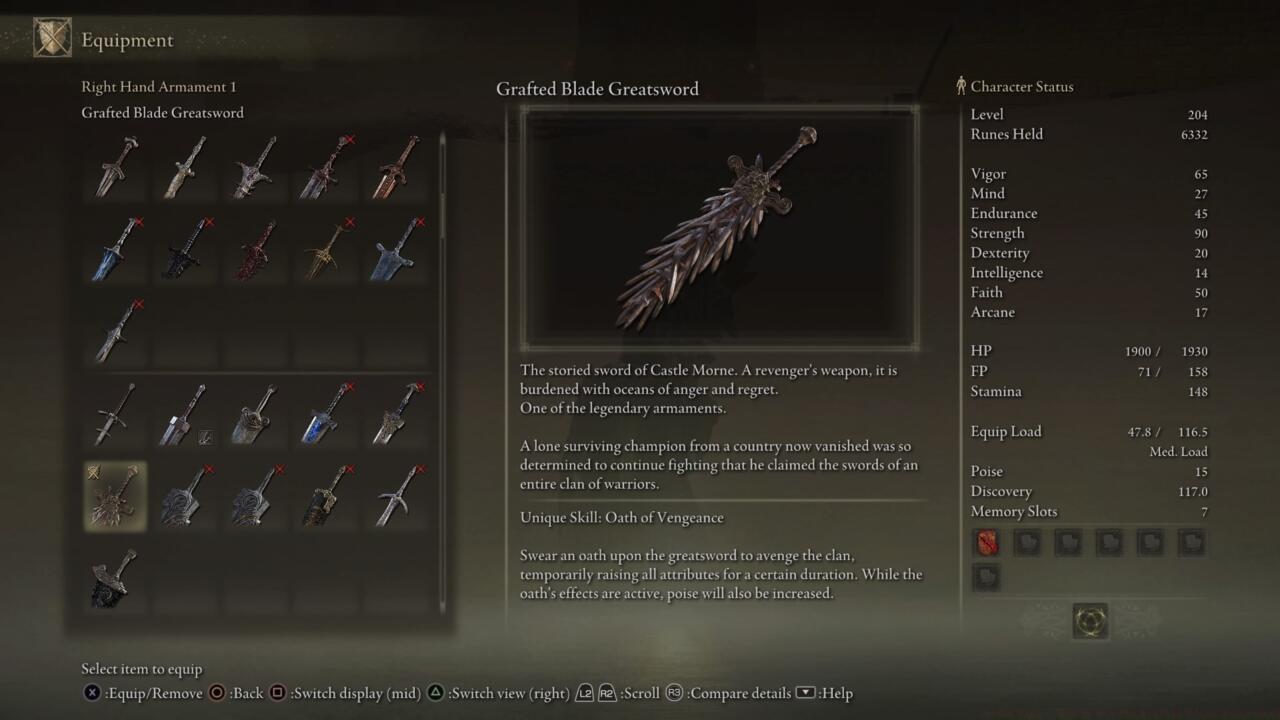Click the Right Hand Armament 1 heading
This screenshot has width=1280, height=720.
(x=157, y=86)
